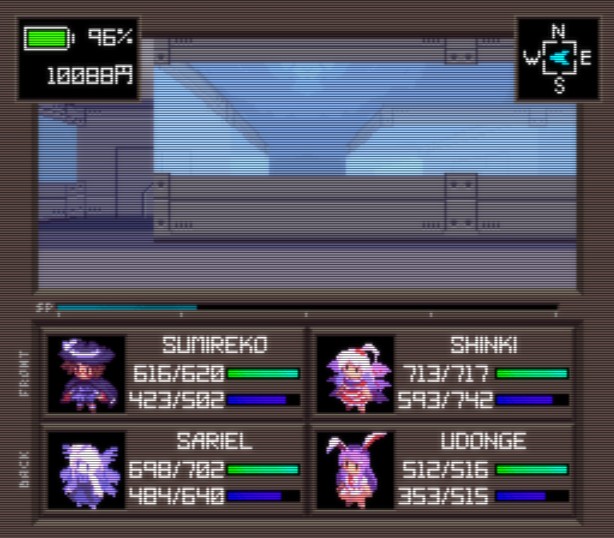Select Shinki's party panel
Viewport: 614px width, 538px height.
(443, 373)
